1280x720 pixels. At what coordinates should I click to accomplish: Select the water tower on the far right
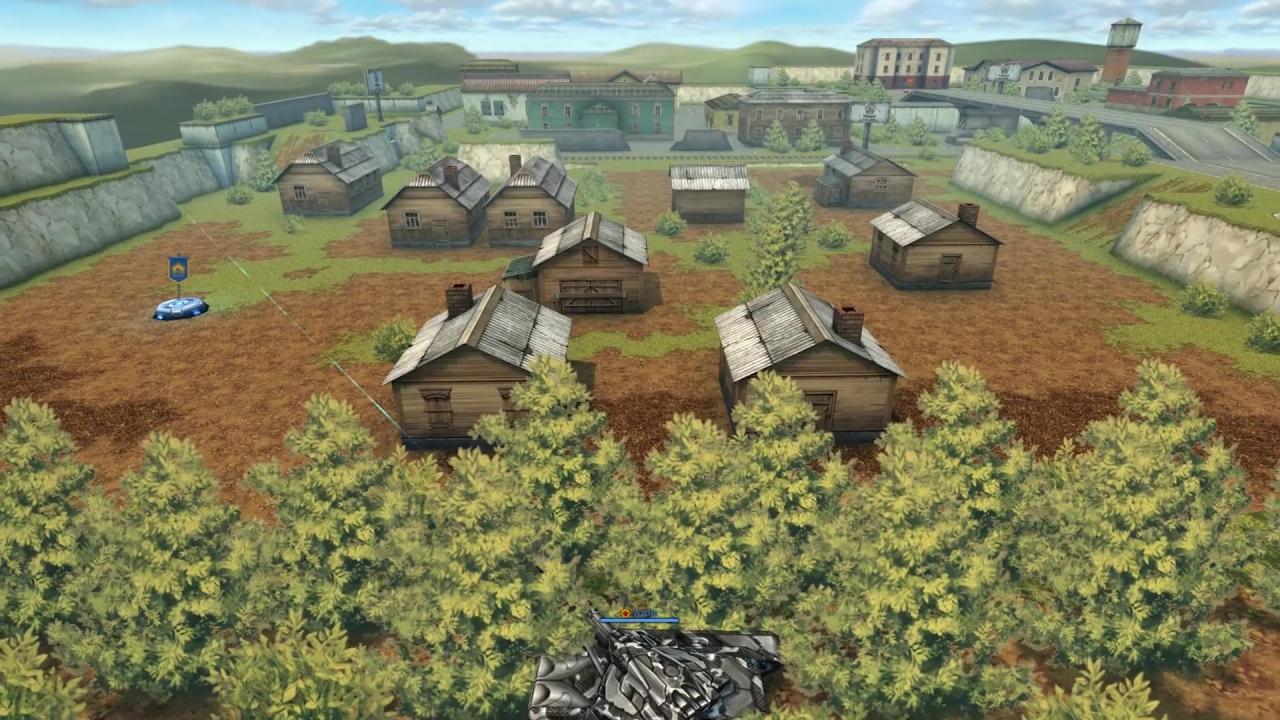pyautogui.click(x=1122, y=35)
